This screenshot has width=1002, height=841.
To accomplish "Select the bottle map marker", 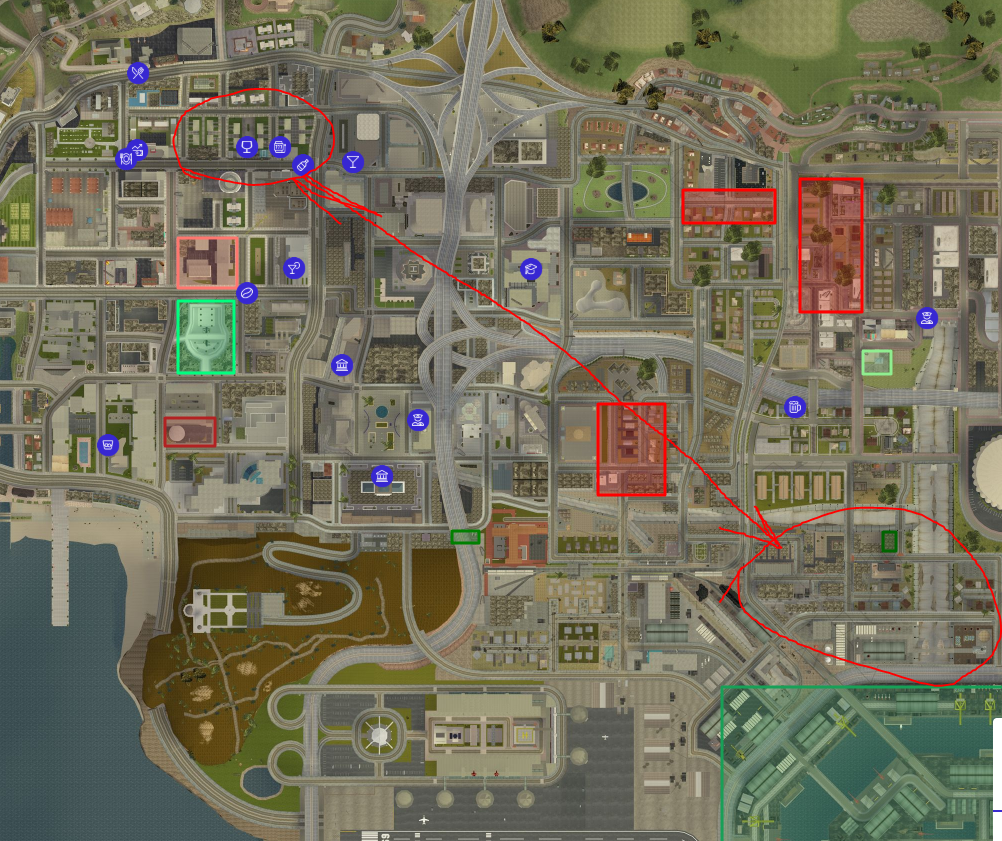I will [x=305, y=165].
